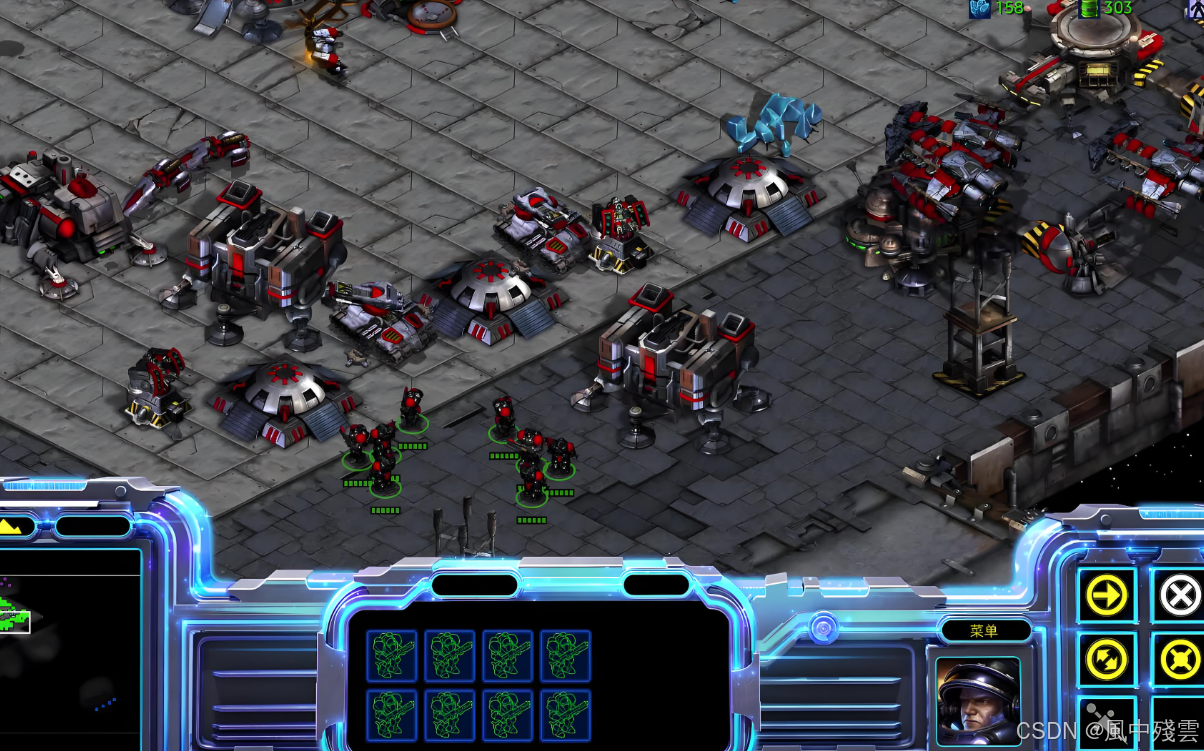Viewport: 1204px width, 751px height.
Task: Activate the Hold Position command icon
Action: tap(1179, 660)
